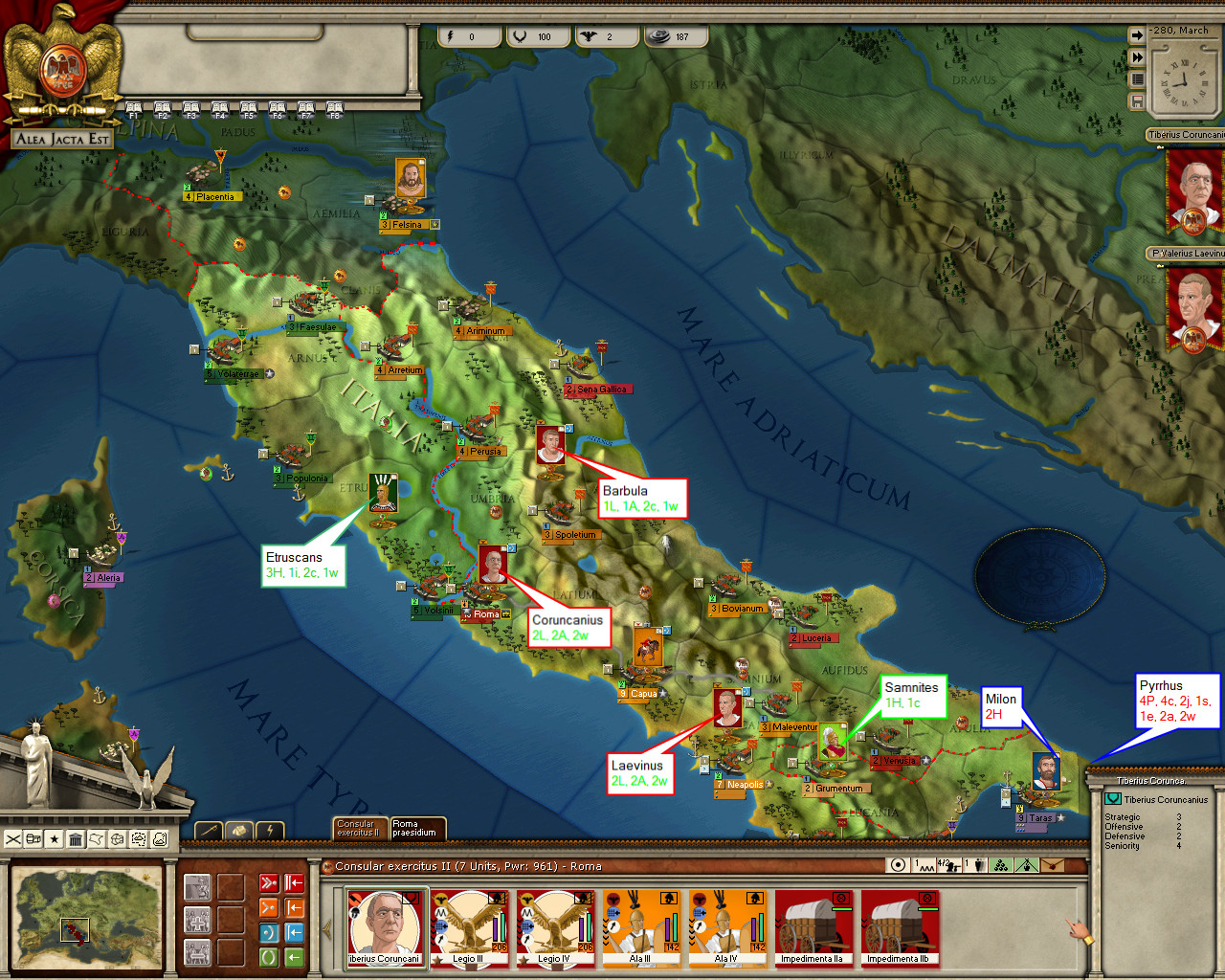Select the crossed-swords battle filter tool

12,838
